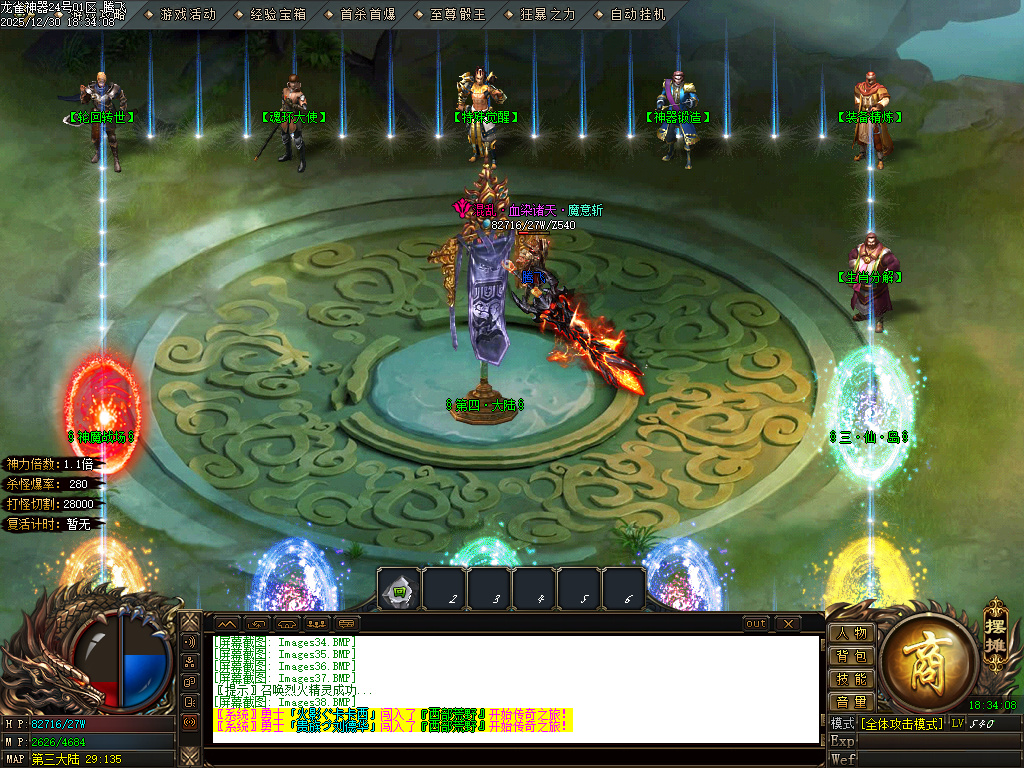This screenshot has width=1024, height=768.
Task: Select the 首杀首爆 top bar entry
Action: [x=367, y=15]
